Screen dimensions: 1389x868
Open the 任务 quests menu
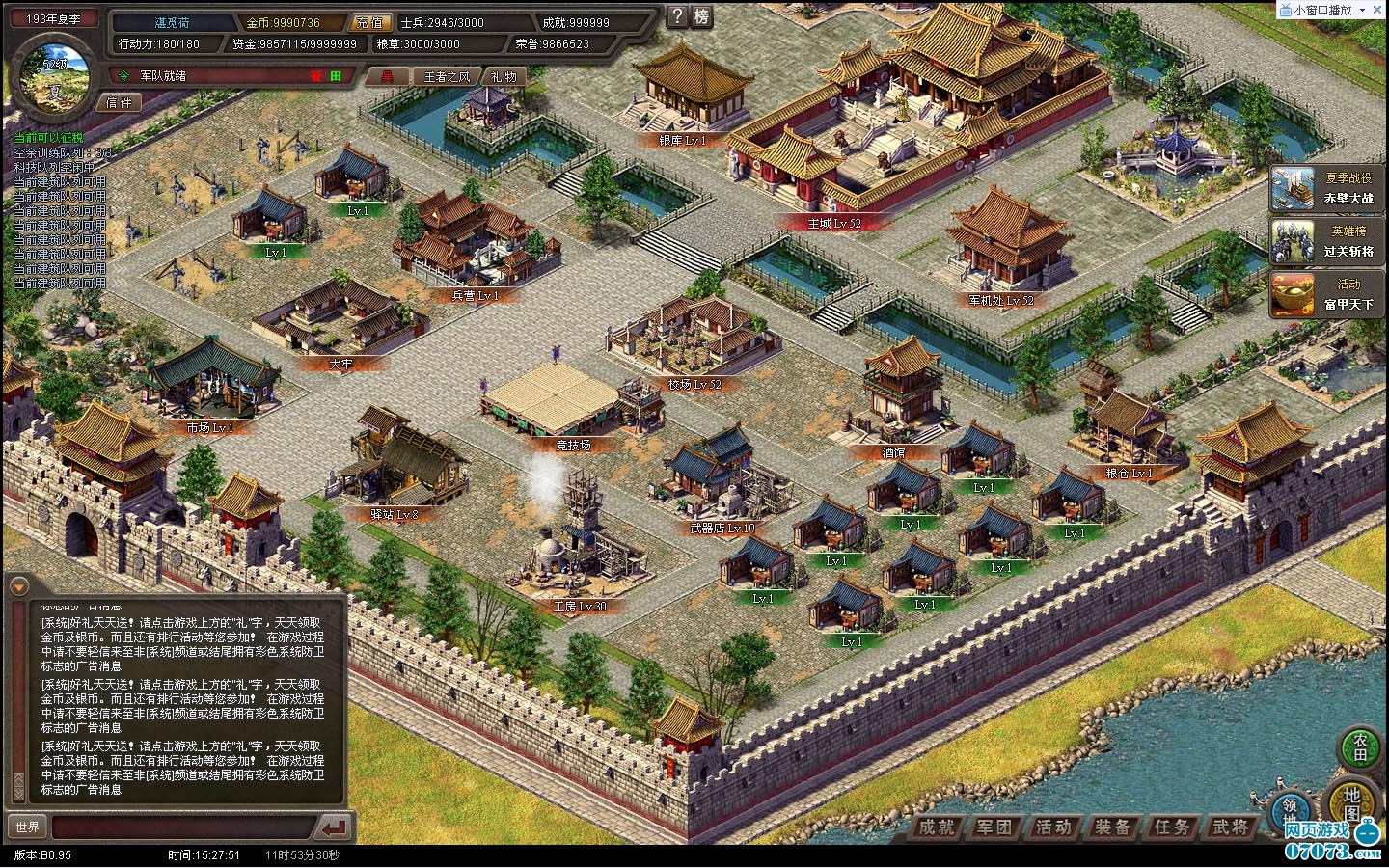tap(1172, 827)
